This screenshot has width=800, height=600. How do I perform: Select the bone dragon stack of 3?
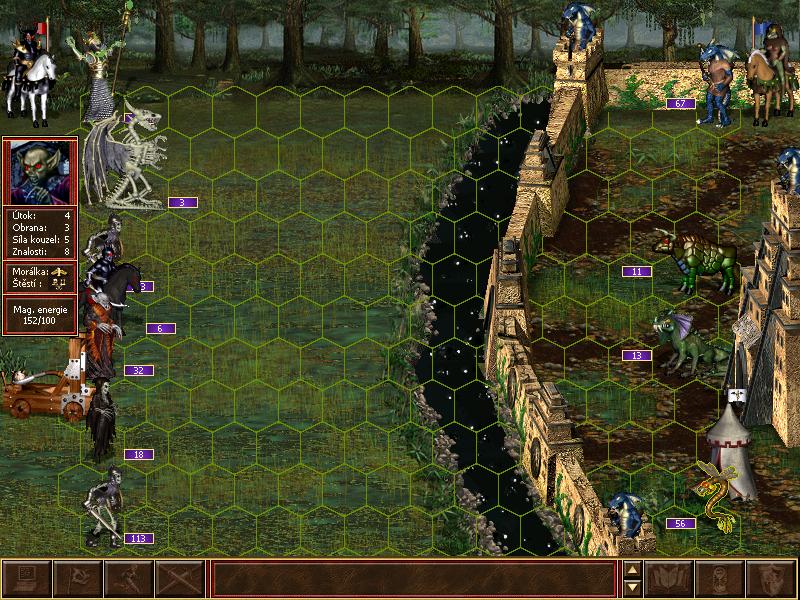coord(127,155)
